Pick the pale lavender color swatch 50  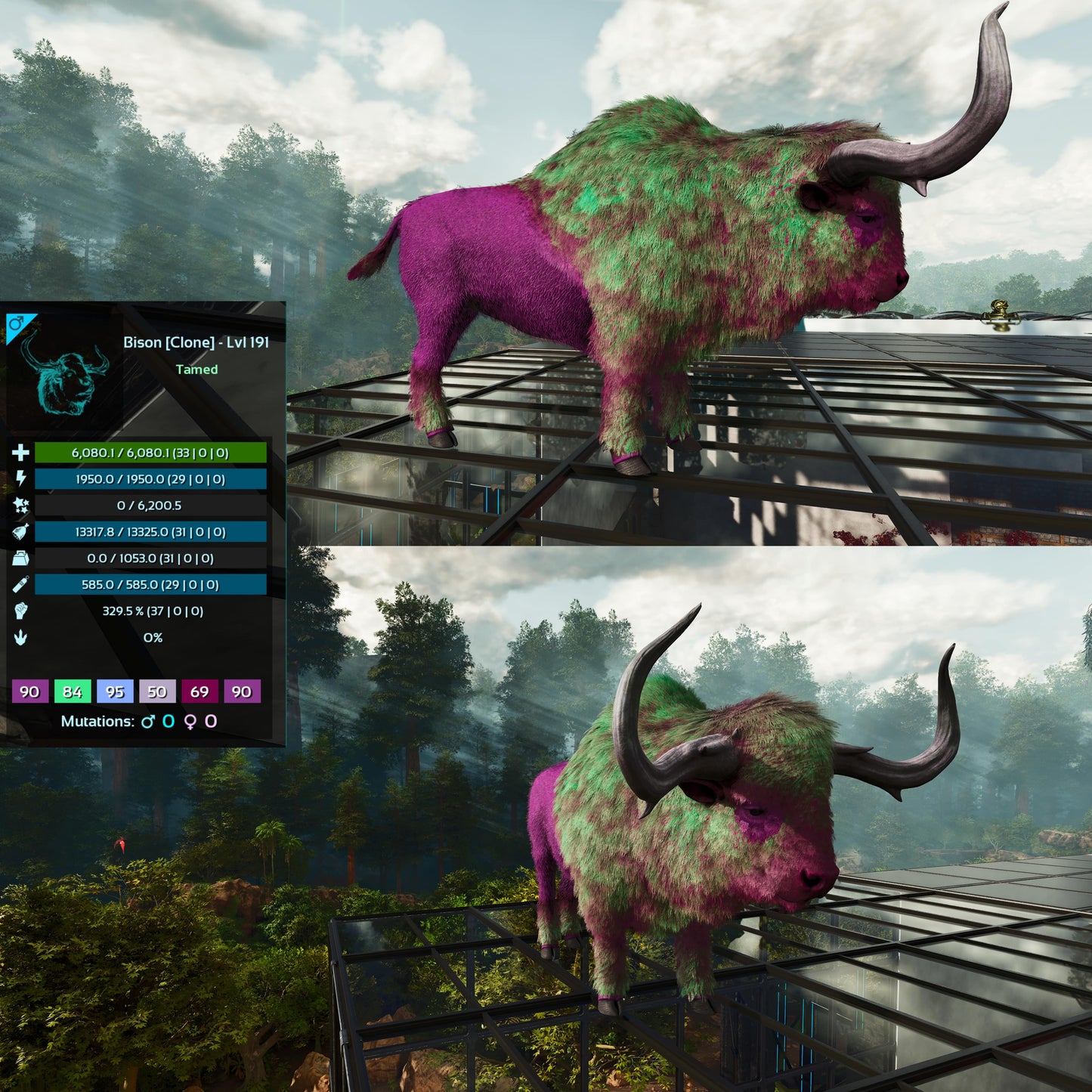tap(157, 691)
